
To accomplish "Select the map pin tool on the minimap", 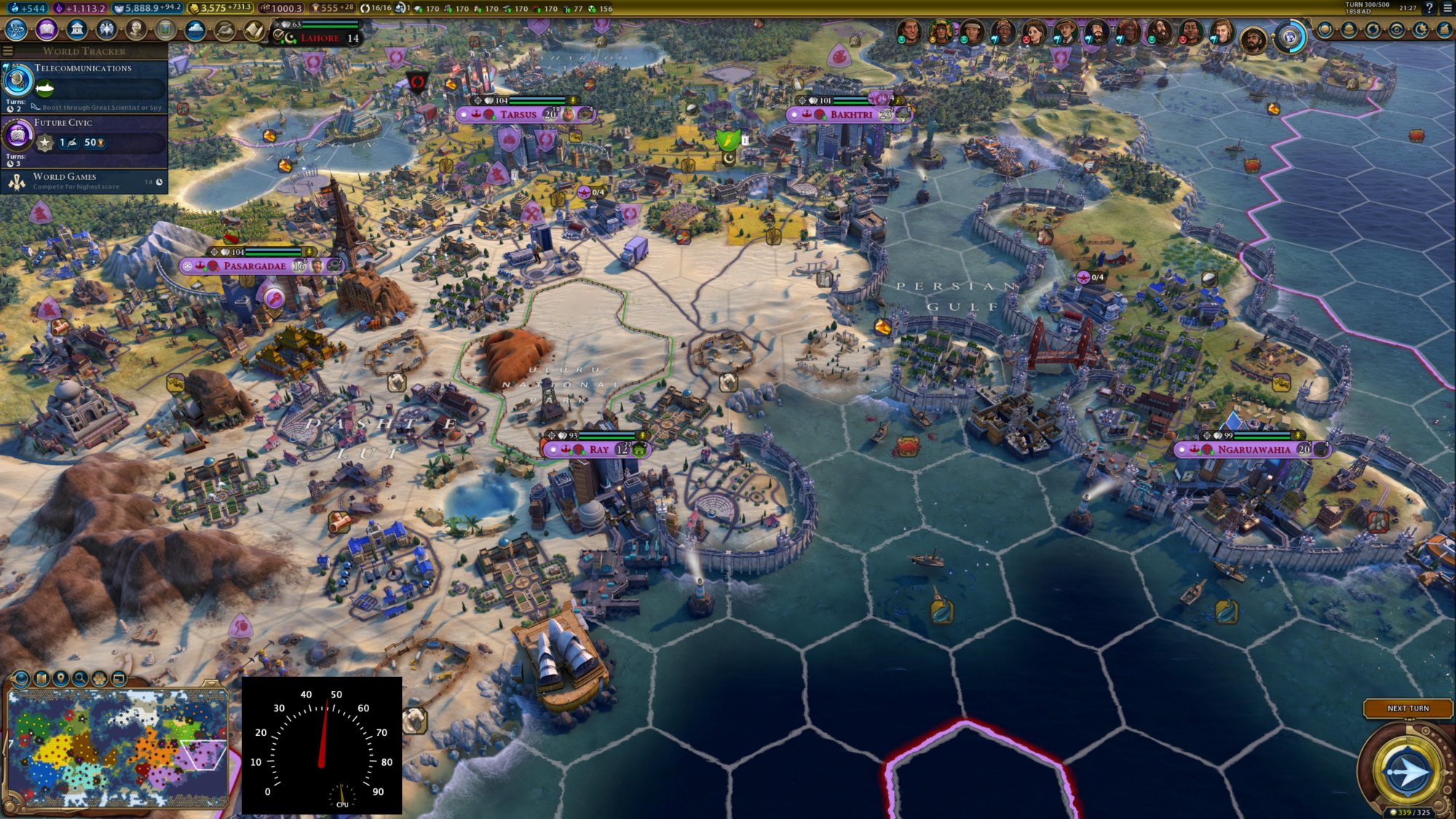I will [x=61, y=678].
